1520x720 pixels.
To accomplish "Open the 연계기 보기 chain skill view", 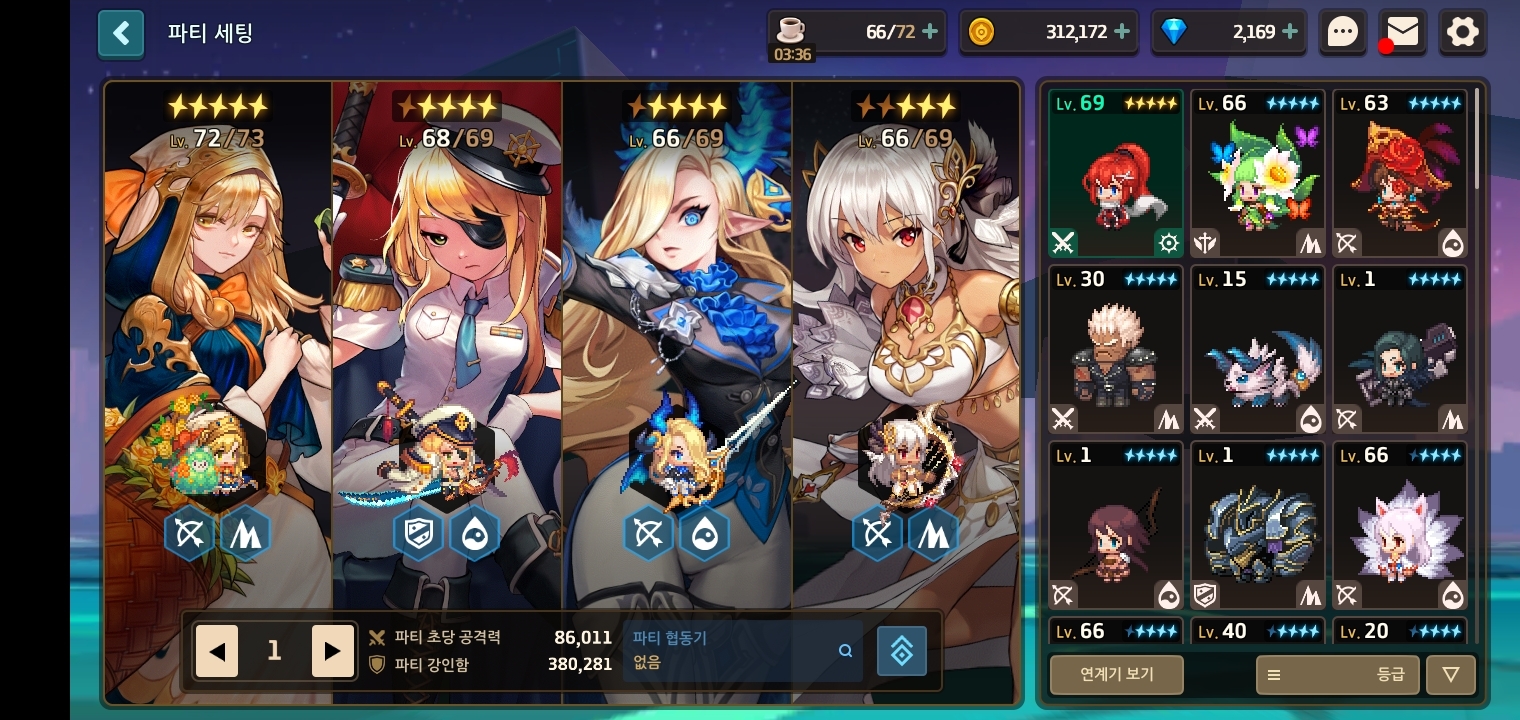I will pyautogui.click(x=1116, y=675).
